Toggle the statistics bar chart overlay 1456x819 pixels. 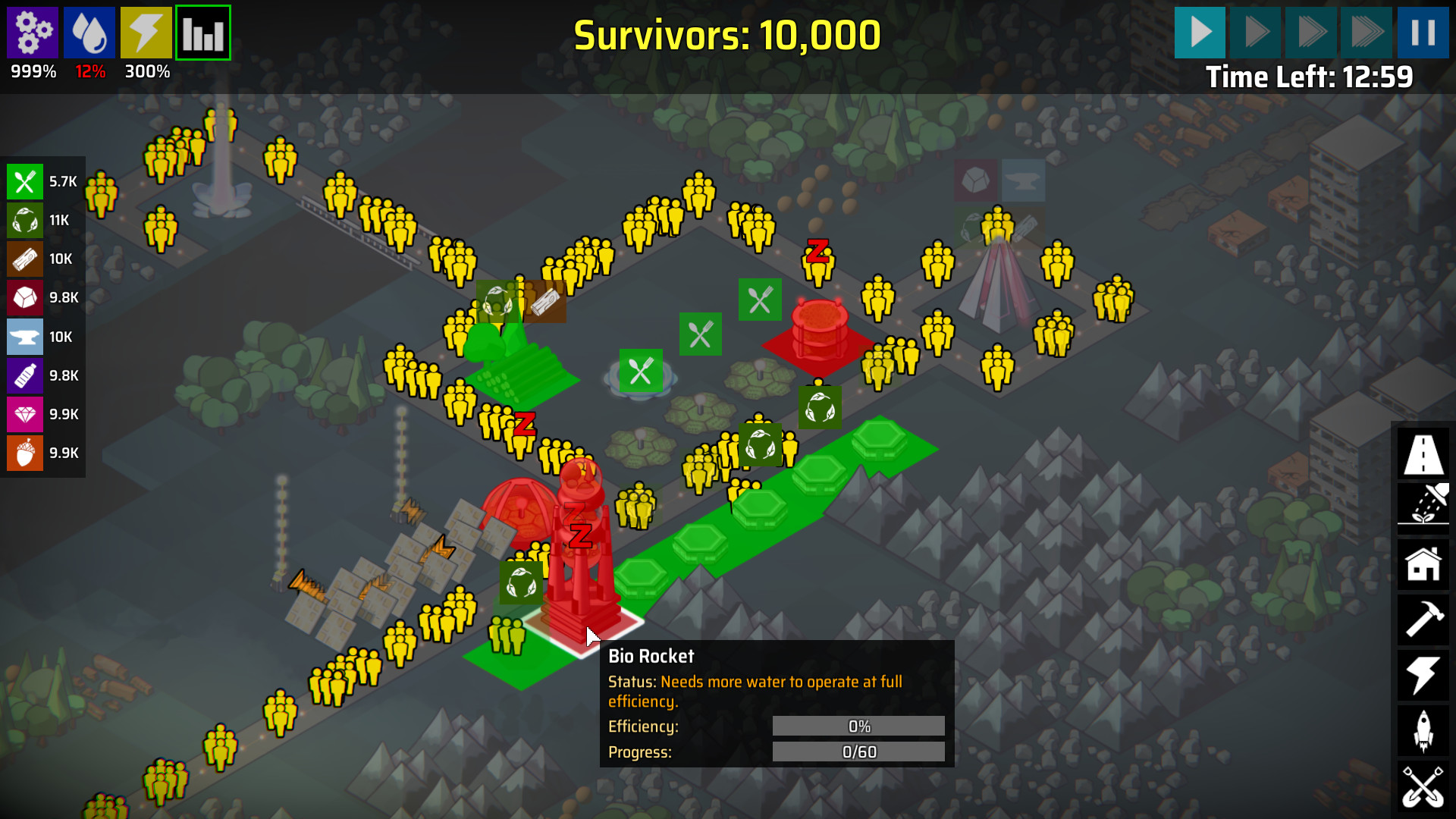202,32
